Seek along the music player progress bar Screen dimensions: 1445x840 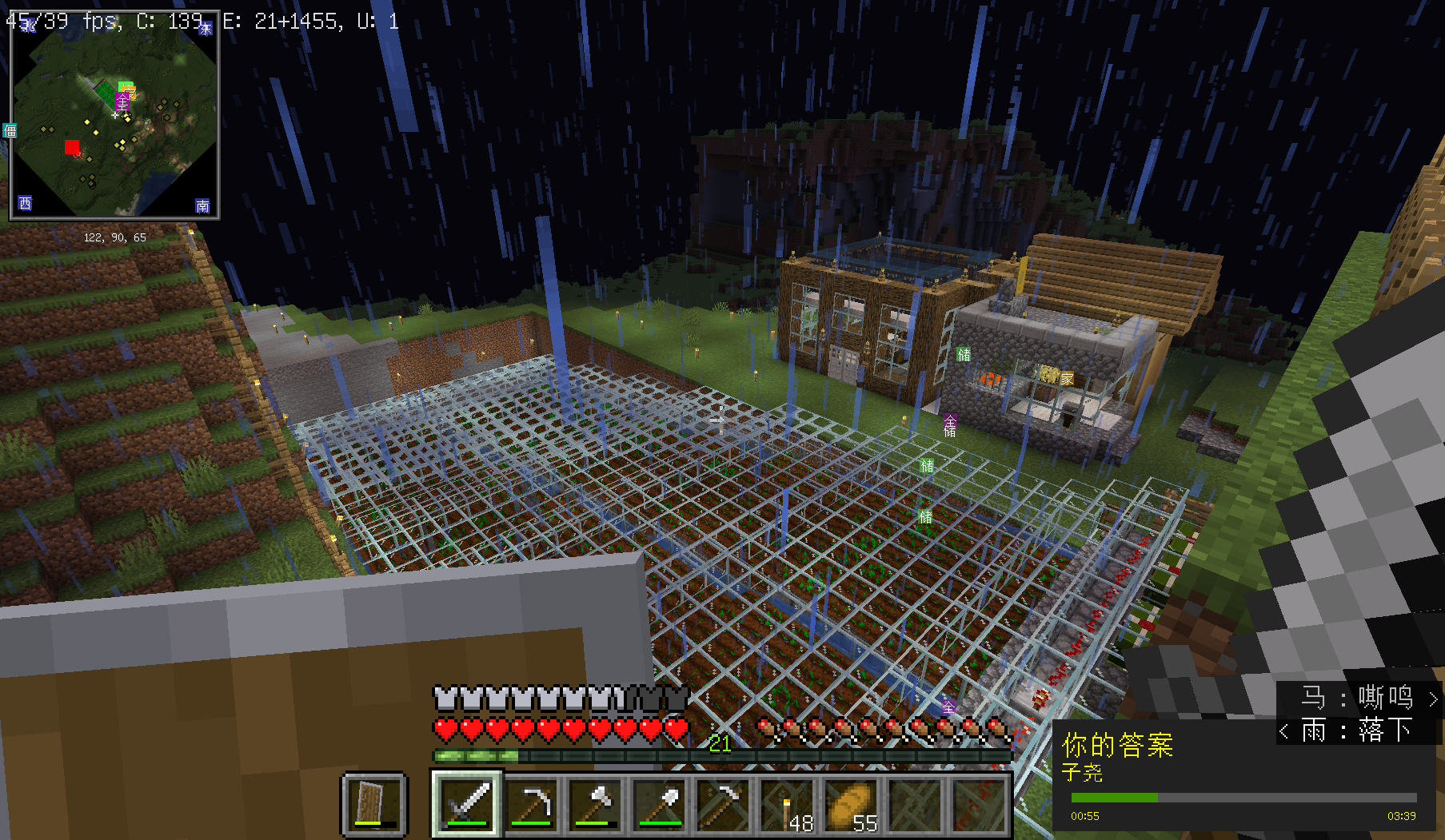tap(1243, 798)
